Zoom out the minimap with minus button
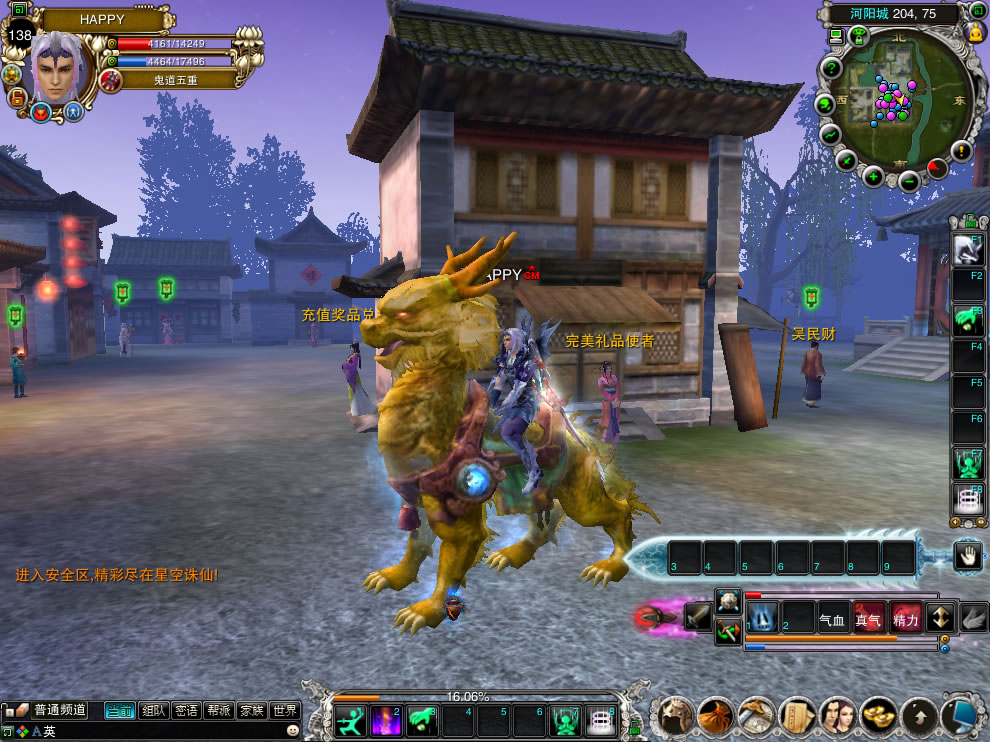 pos(909,181)
